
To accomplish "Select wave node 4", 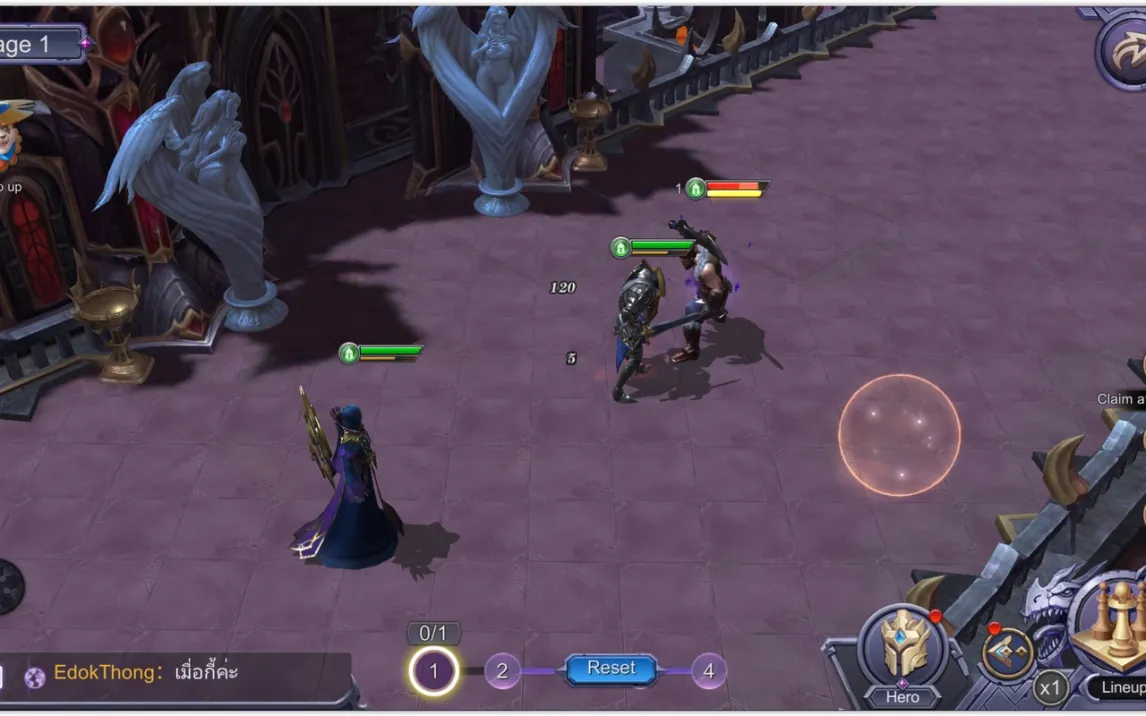I will 708,671.
